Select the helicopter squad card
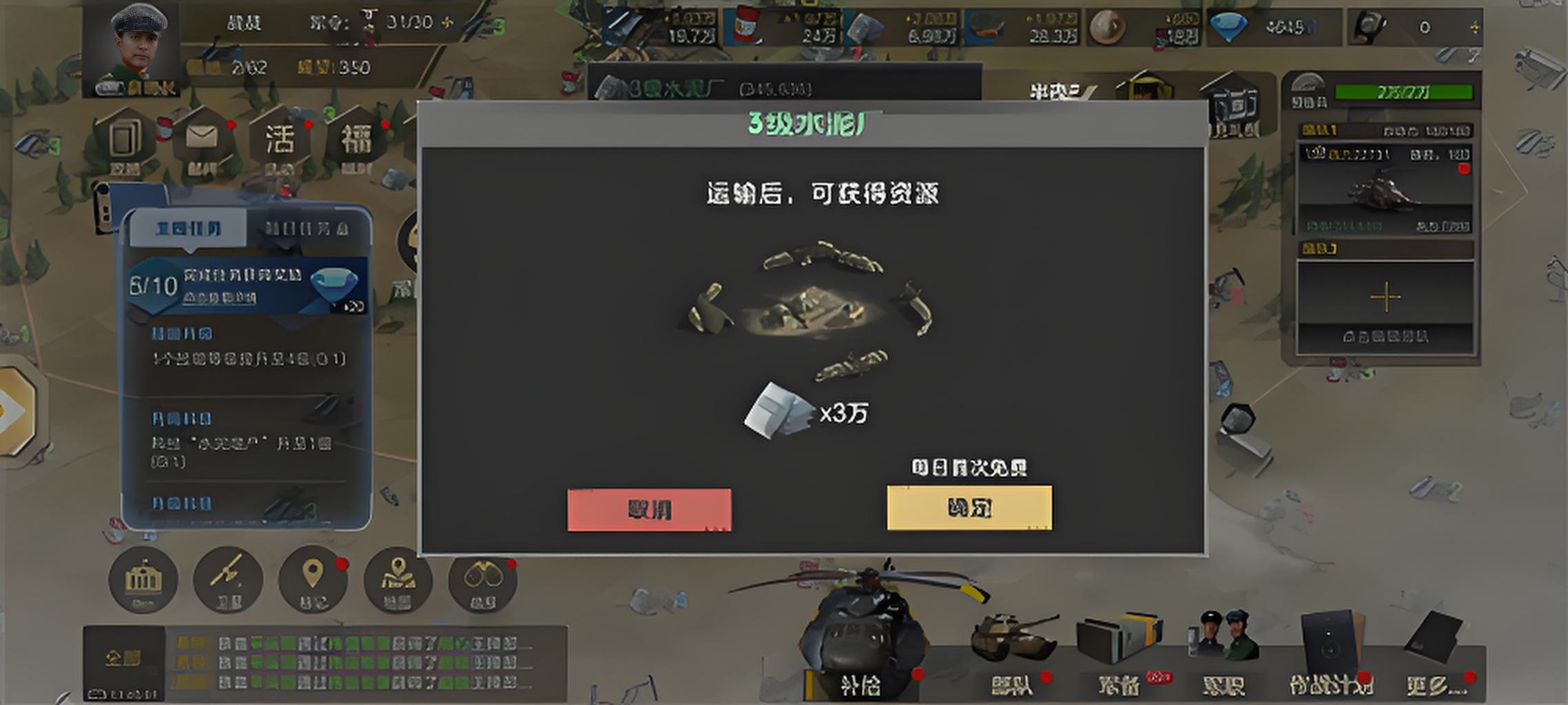Viewport: 1568px width, 705px height. pos(1385,189)
